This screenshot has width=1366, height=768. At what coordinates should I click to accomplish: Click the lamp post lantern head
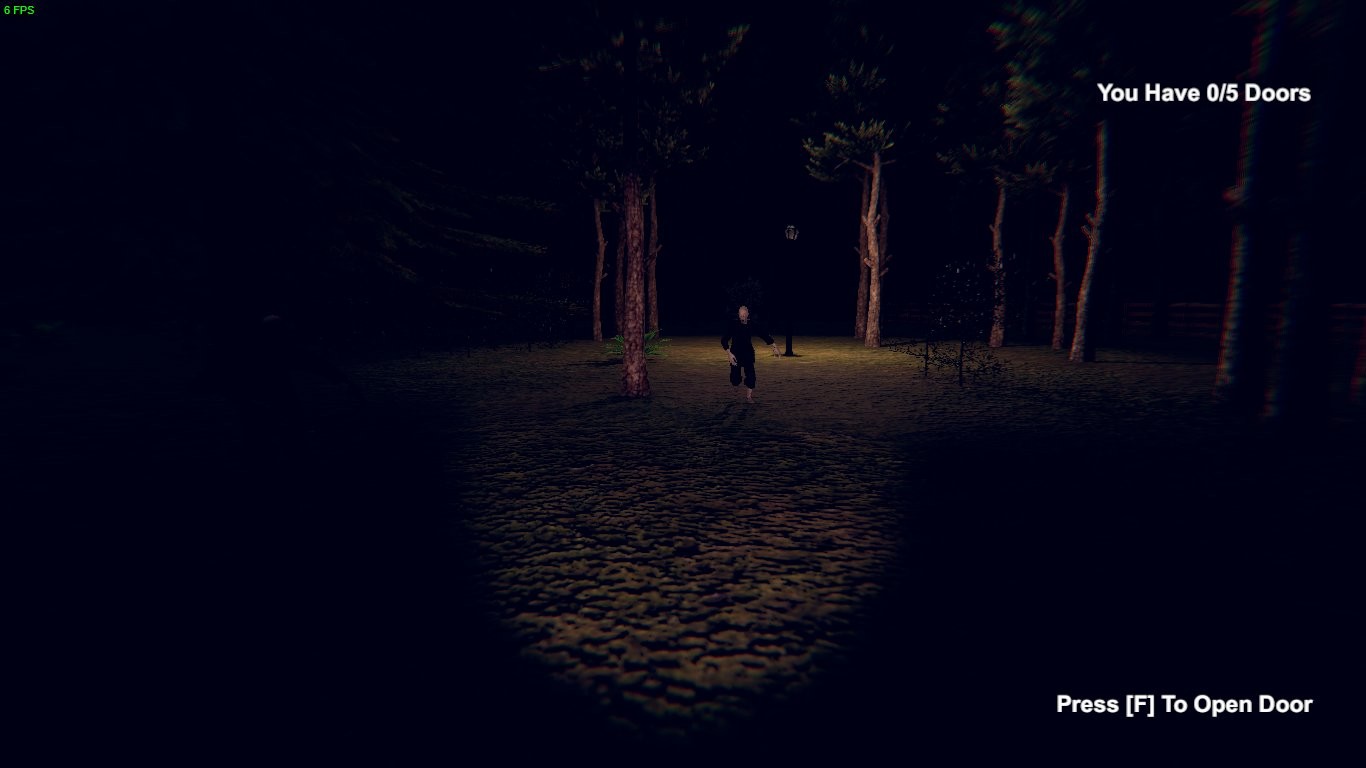[x=789, y=232]
